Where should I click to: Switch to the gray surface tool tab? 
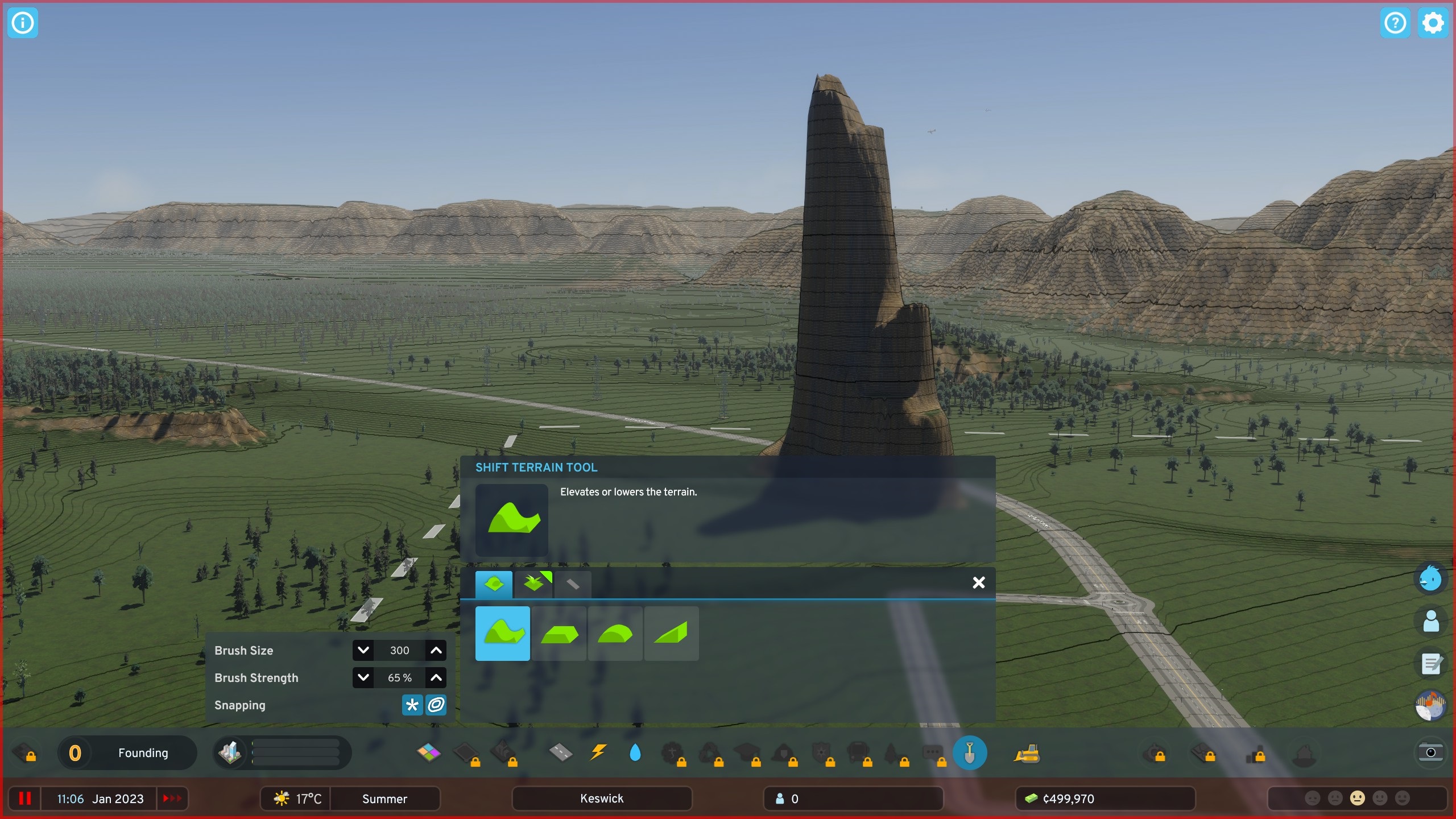(x=573, y=583)
